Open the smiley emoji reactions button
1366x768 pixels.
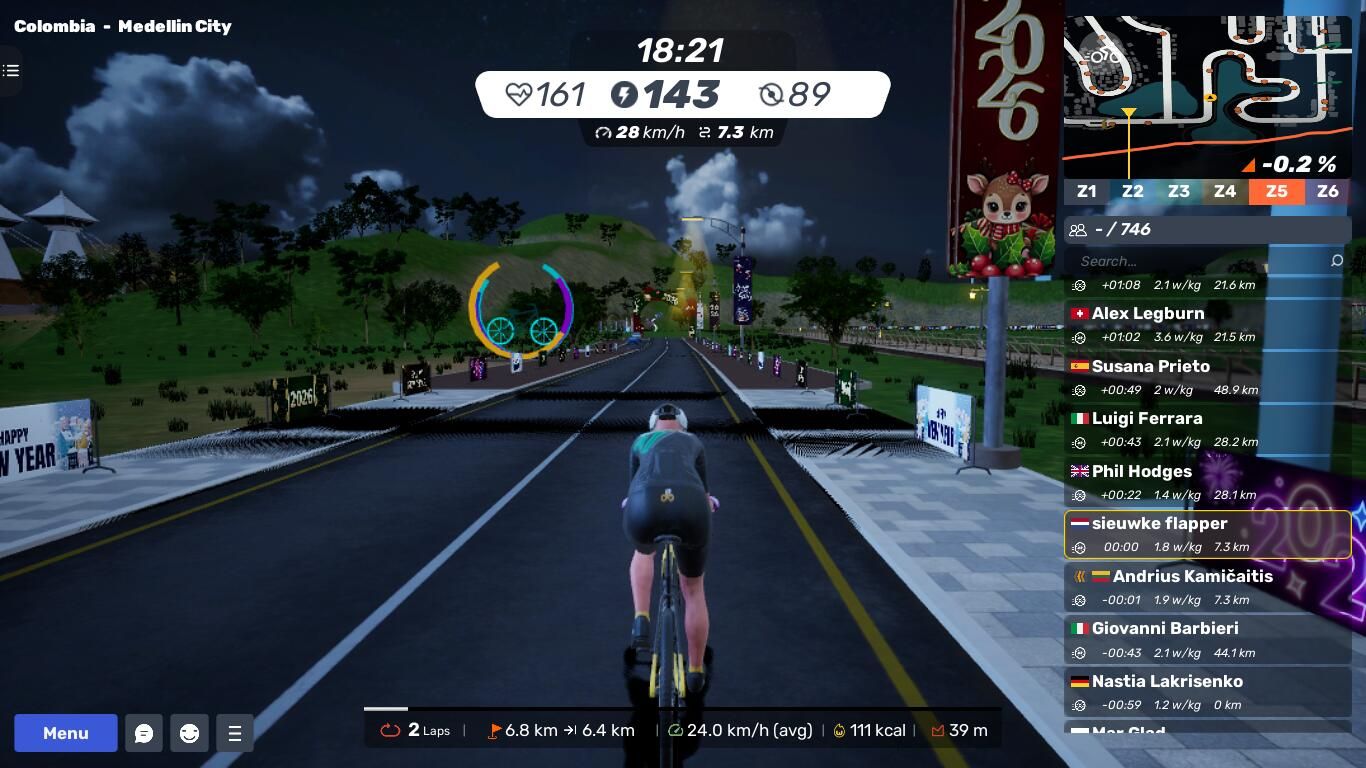pos(189,733)
